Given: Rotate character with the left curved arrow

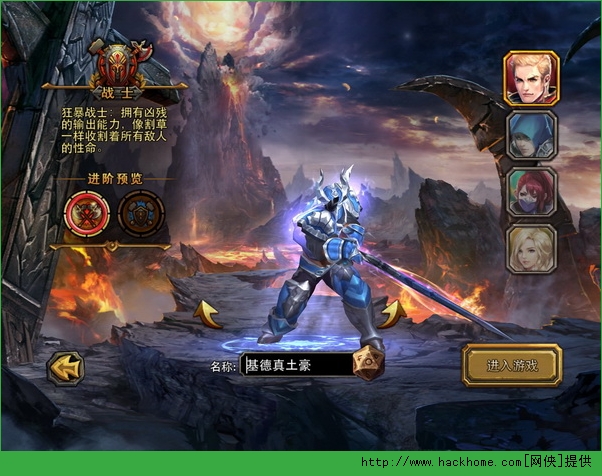Looking at the screenshot, I should pyautogui.click(x=208, y=313).
